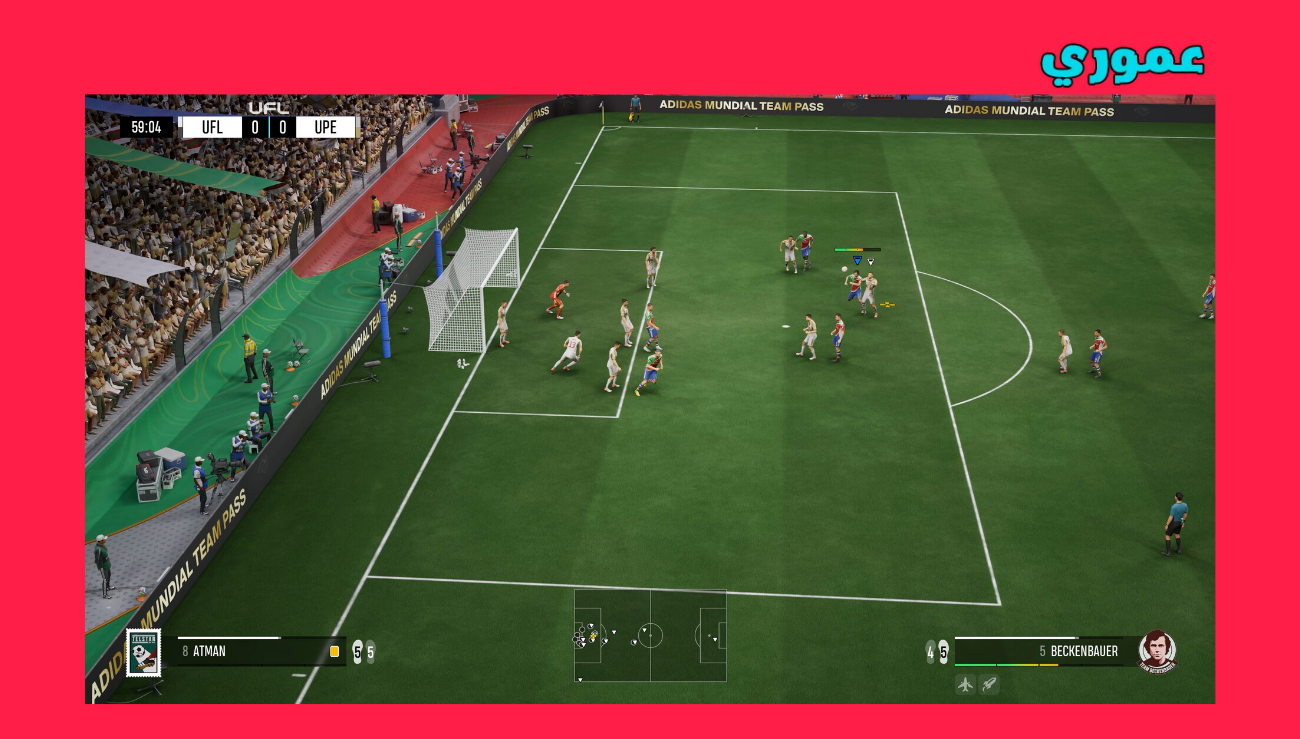Click the BECKENBAUER player name label
1300x739 pixels.
(1085, 650)
